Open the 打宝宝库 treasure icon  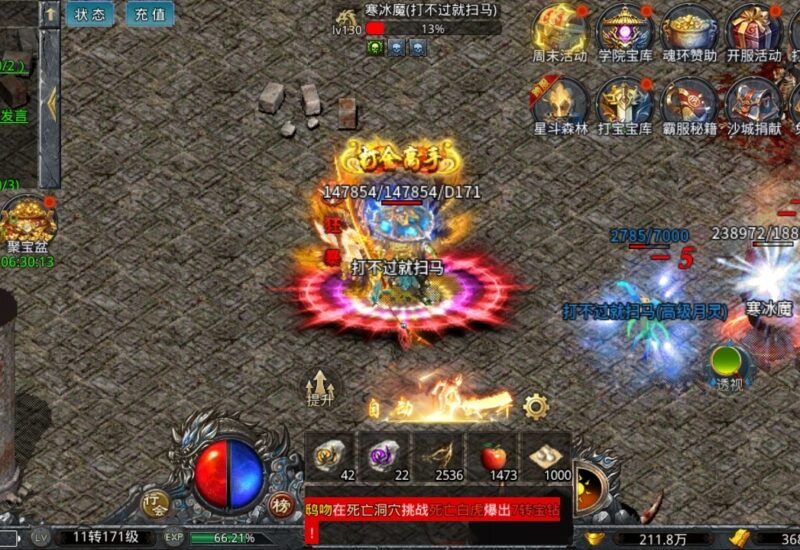tap(625, 103)
